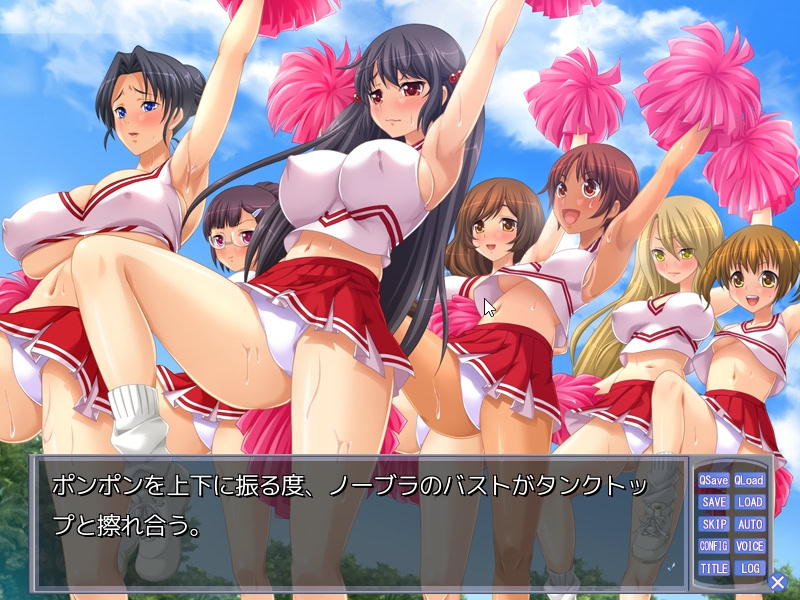Use the QLoad quick load button
The height and width of the screenshot is (600, 800).
pos(749,481)
